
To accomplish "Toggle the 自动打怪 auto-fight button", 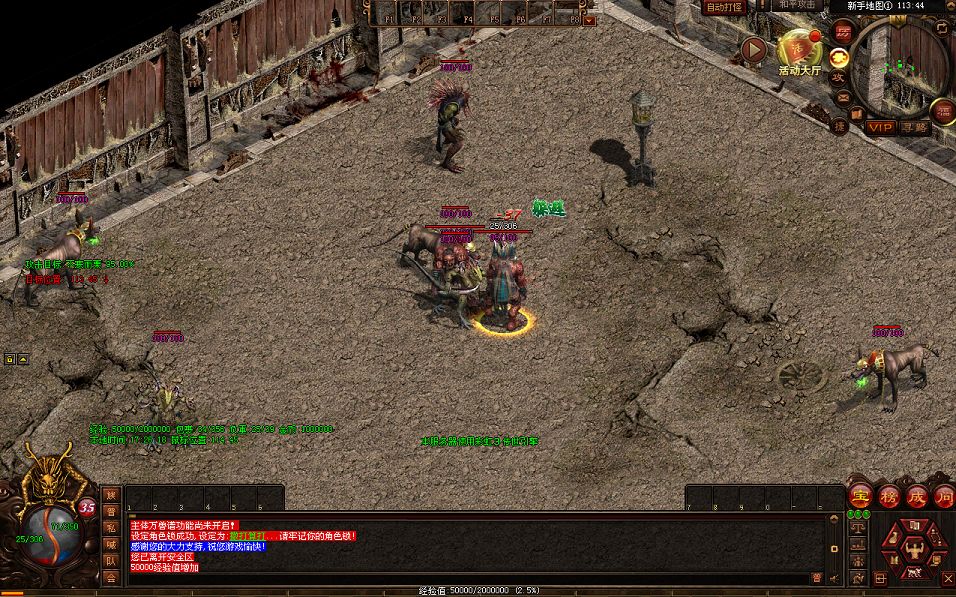I will (x=726, y=7).
